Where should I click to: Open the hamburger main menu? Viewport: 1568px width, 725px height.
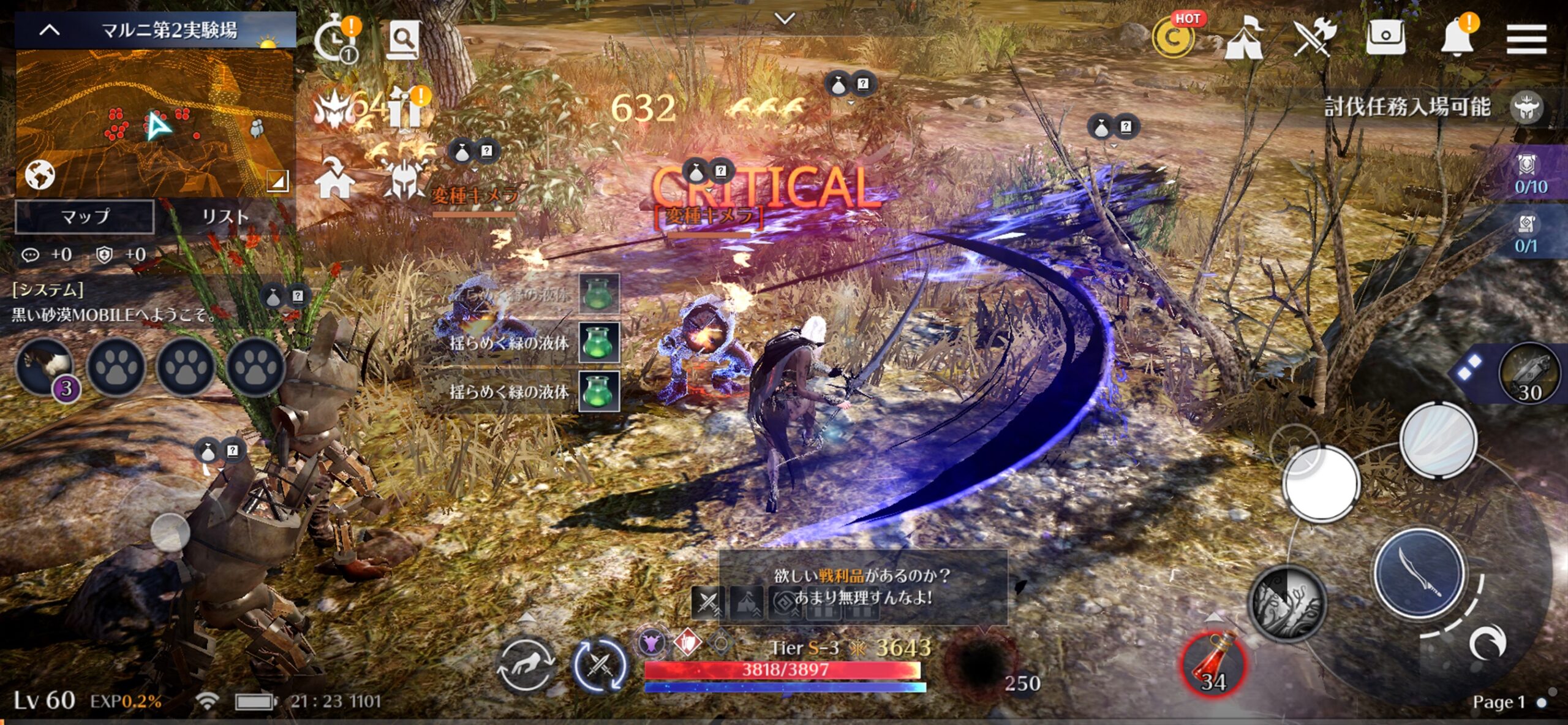[x=1526, y=39]
